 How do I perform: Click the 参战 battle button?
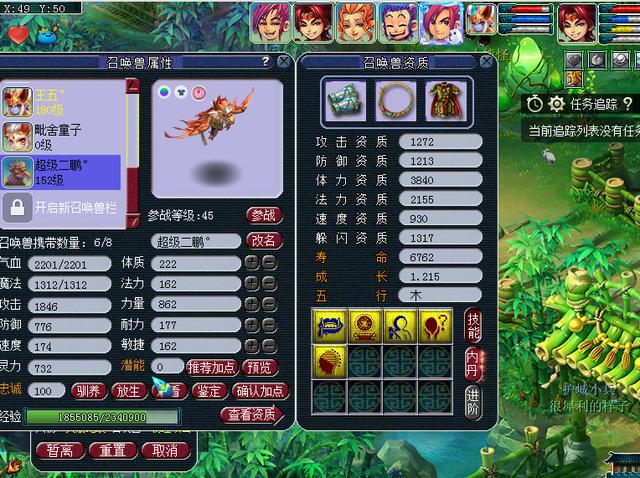263,215
